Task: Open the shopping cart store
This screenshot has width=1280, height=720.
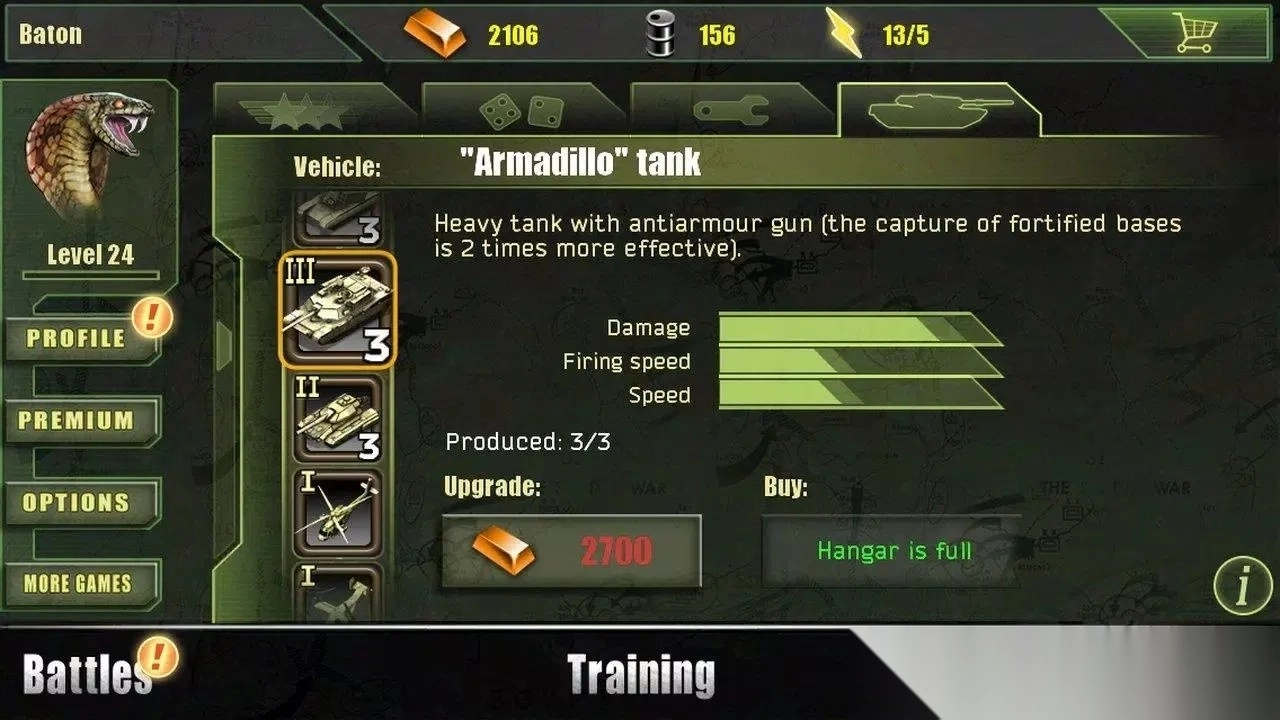Action: point(1196,34)
